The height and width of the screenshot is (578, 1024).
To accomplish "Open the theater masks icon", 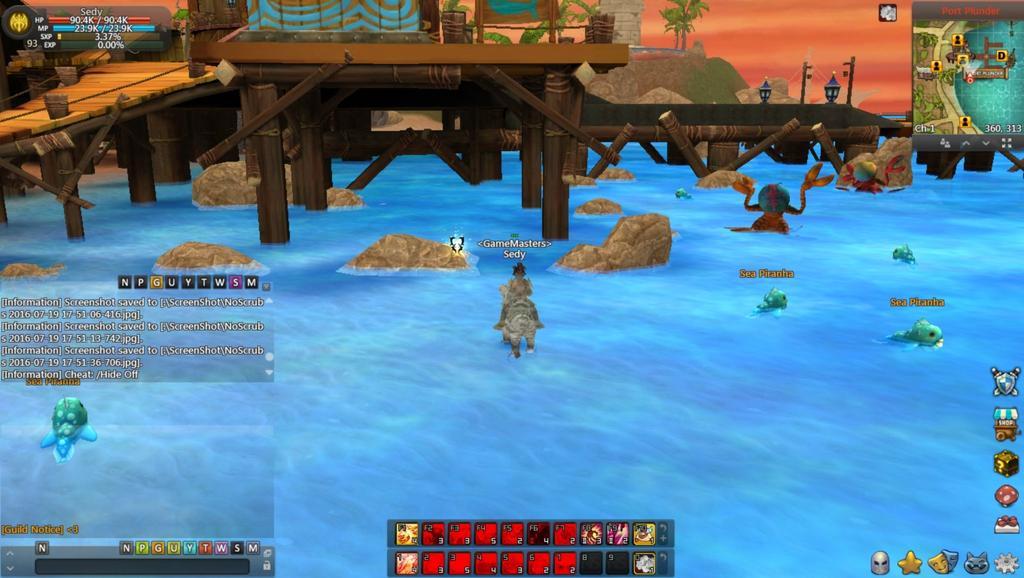I will pos(941,562).
